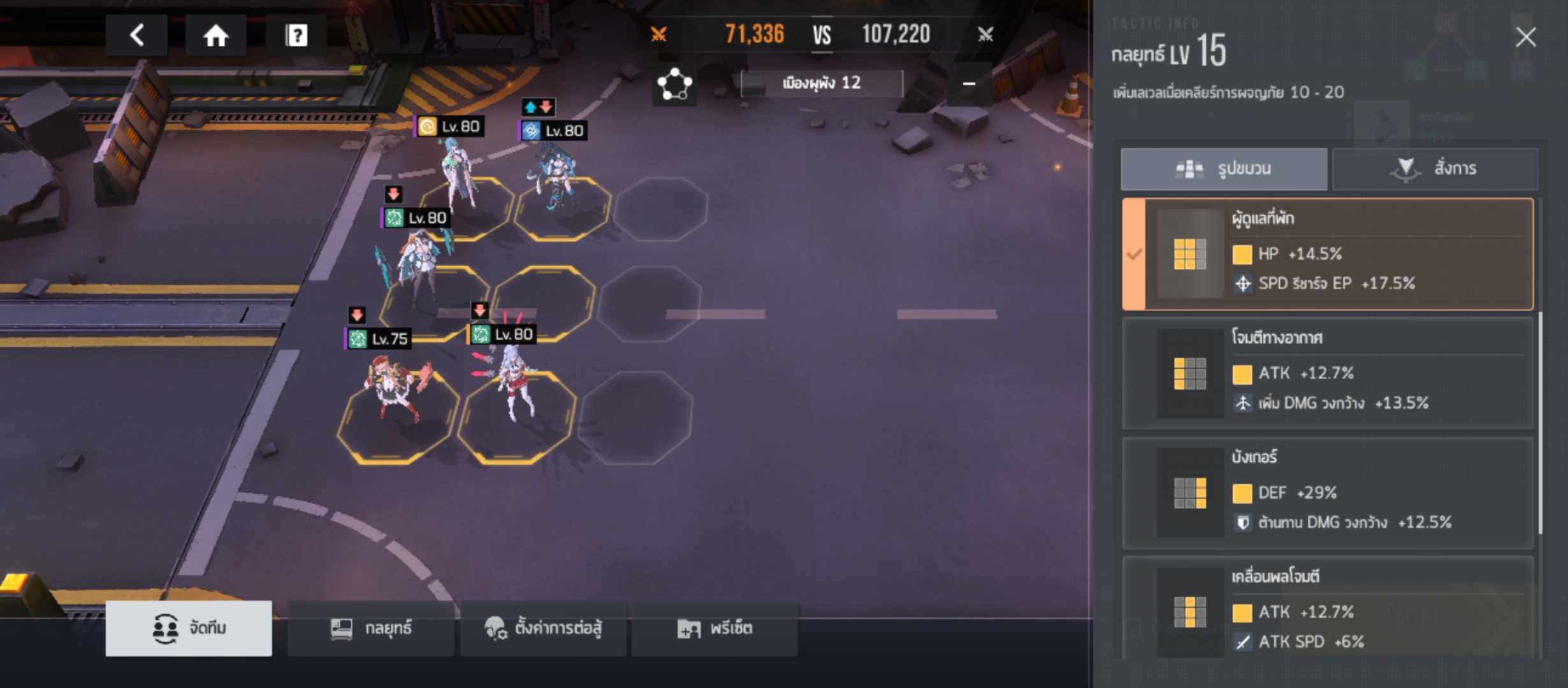1568x688 pixels.
Task: Collapse the stage bar with the minus button
Action: coord(969,83)
